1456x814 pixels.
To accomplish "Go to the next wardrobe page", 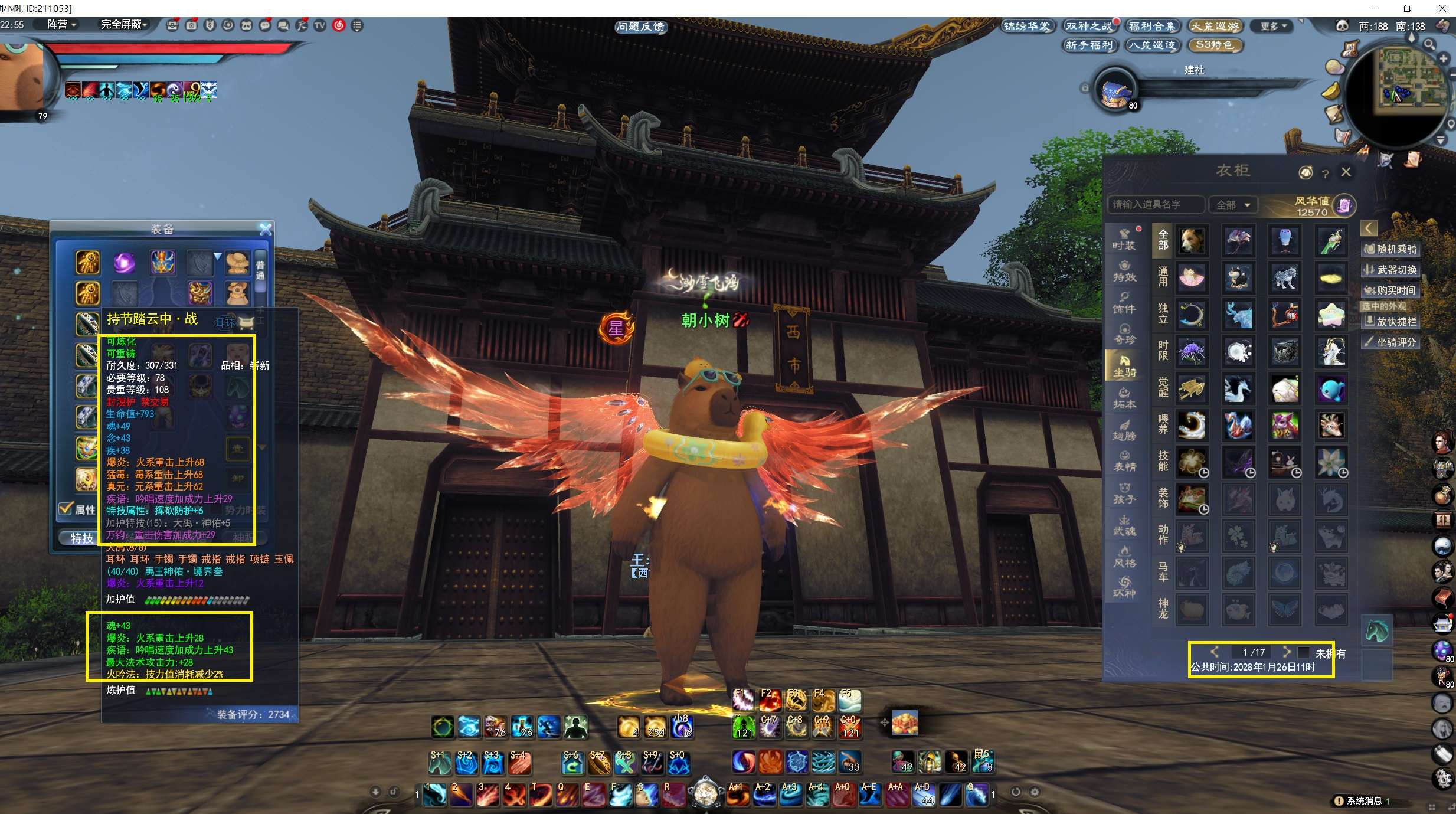I will point(1287,652).
